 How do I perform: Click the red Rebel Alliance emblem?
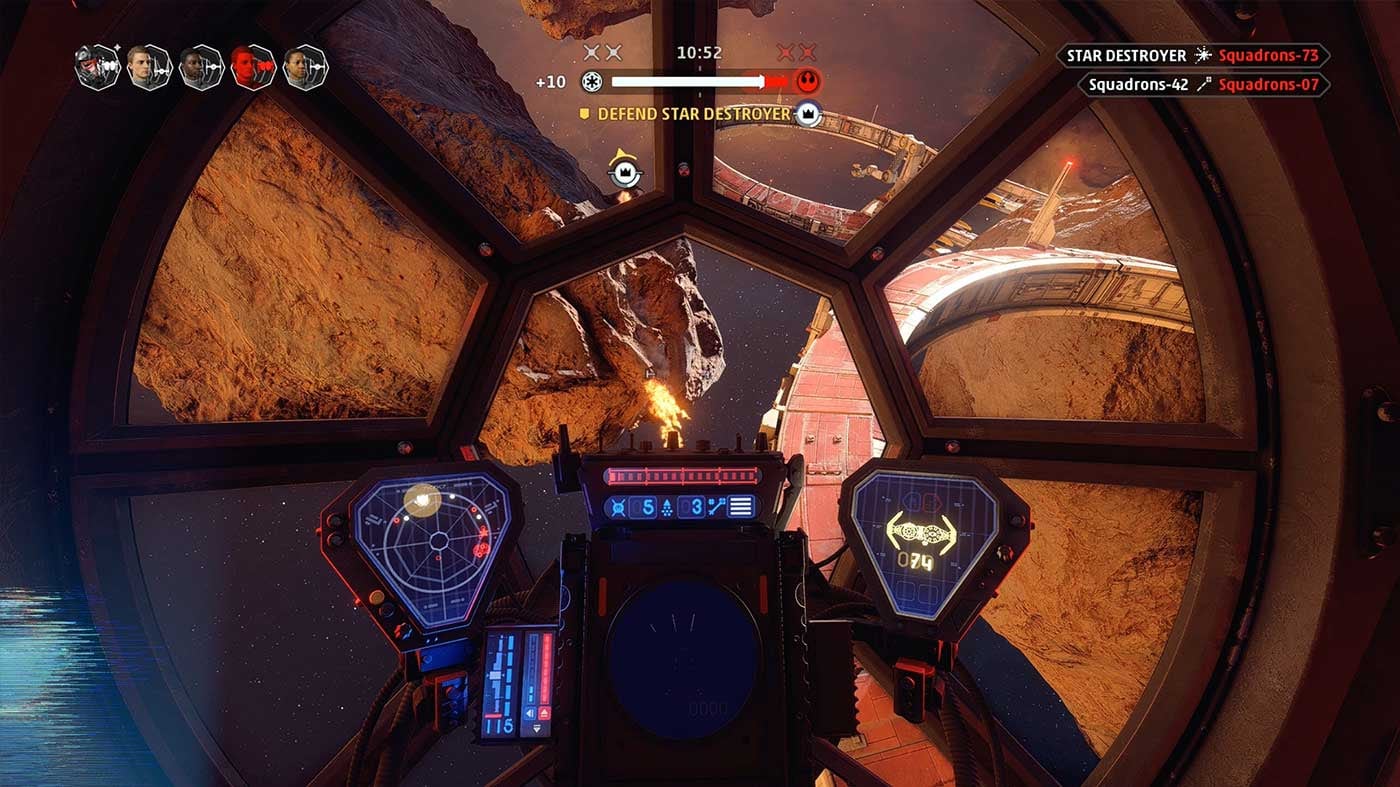click(x=806, y=81)
